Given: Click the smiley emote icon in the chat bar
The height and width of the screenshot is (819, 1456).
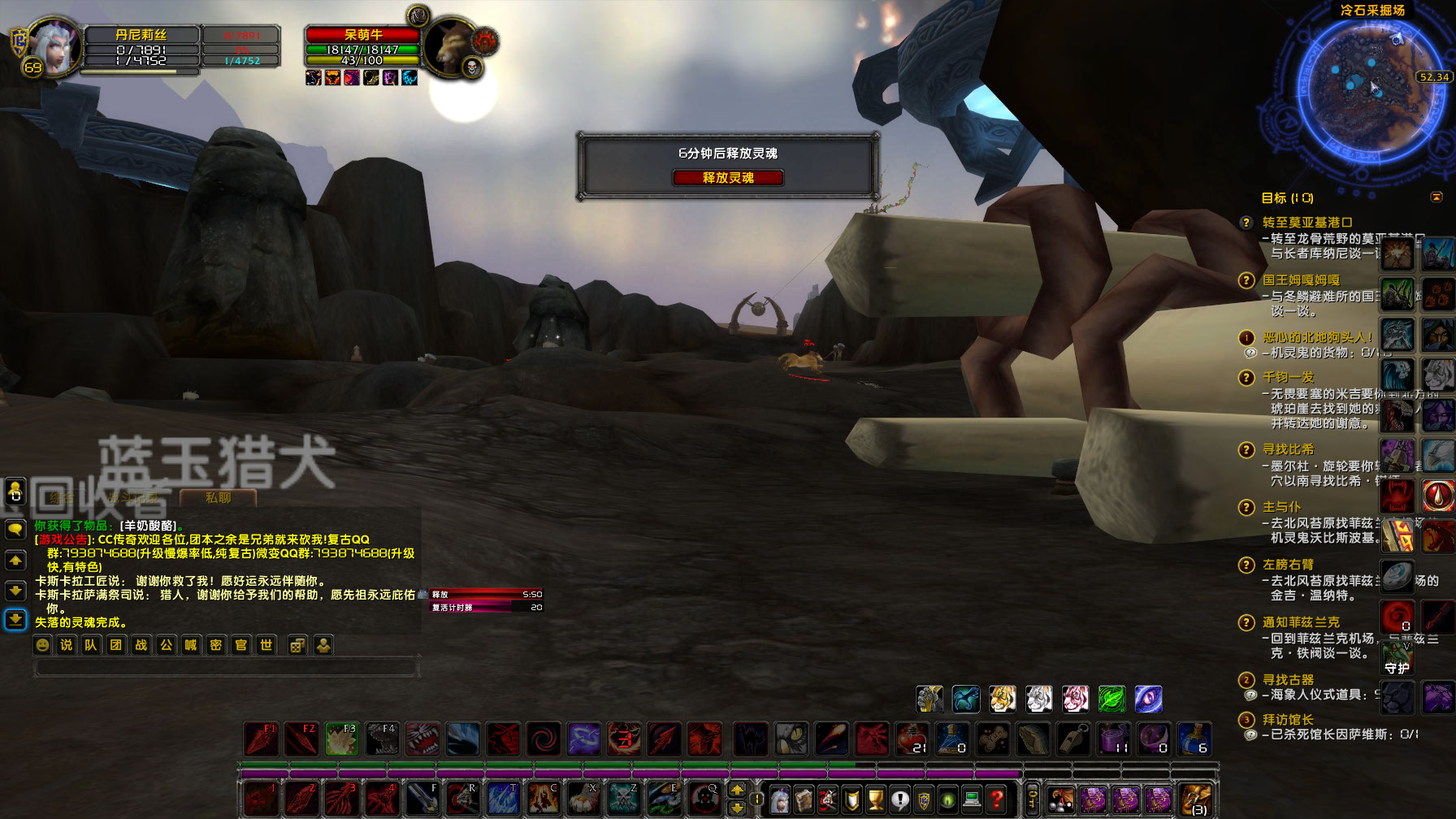Looking at the screenshot, I should (x=41, y=644).
